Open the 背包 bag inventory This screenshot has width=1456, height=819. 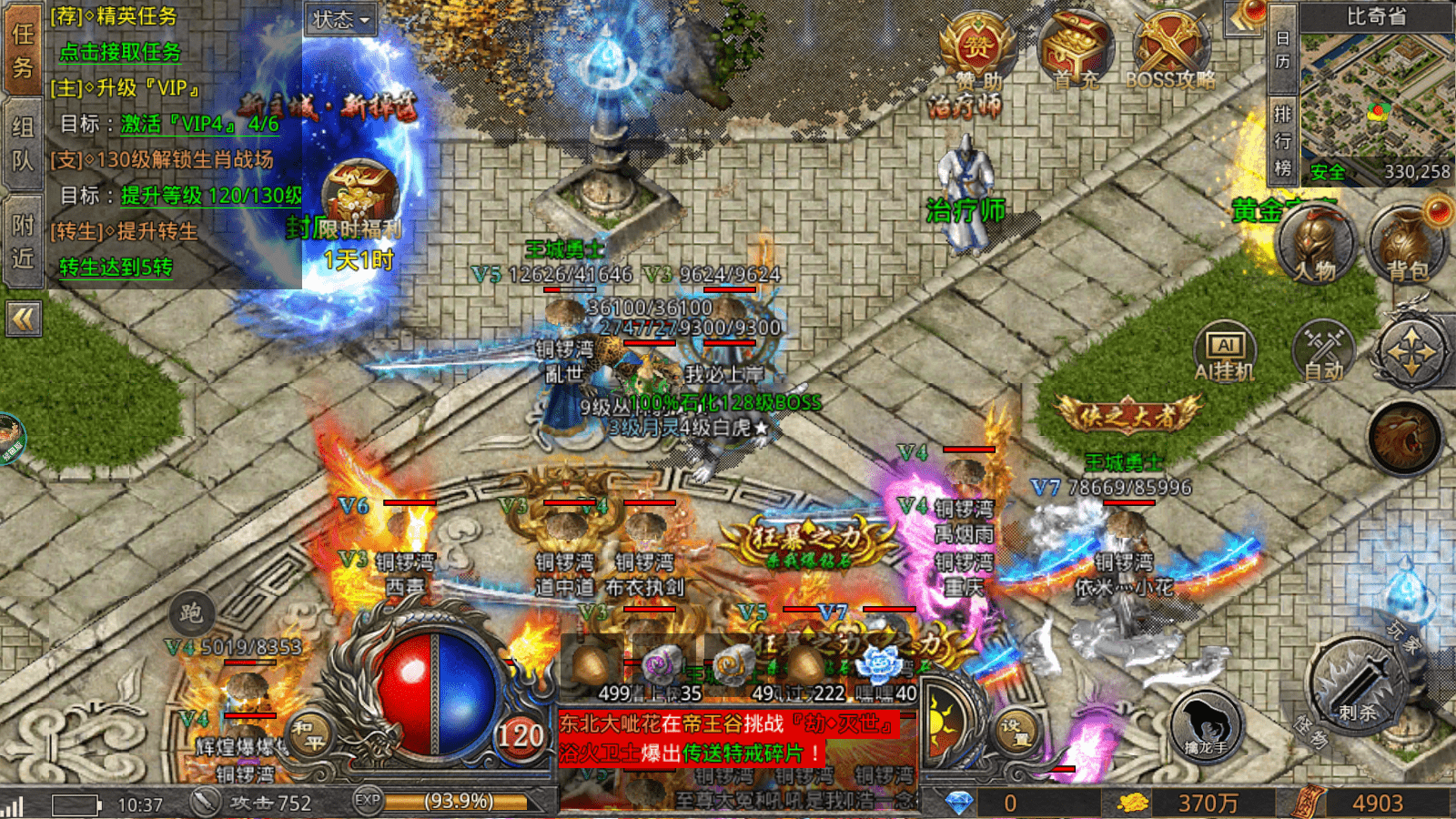click(x=1407, y=244)
